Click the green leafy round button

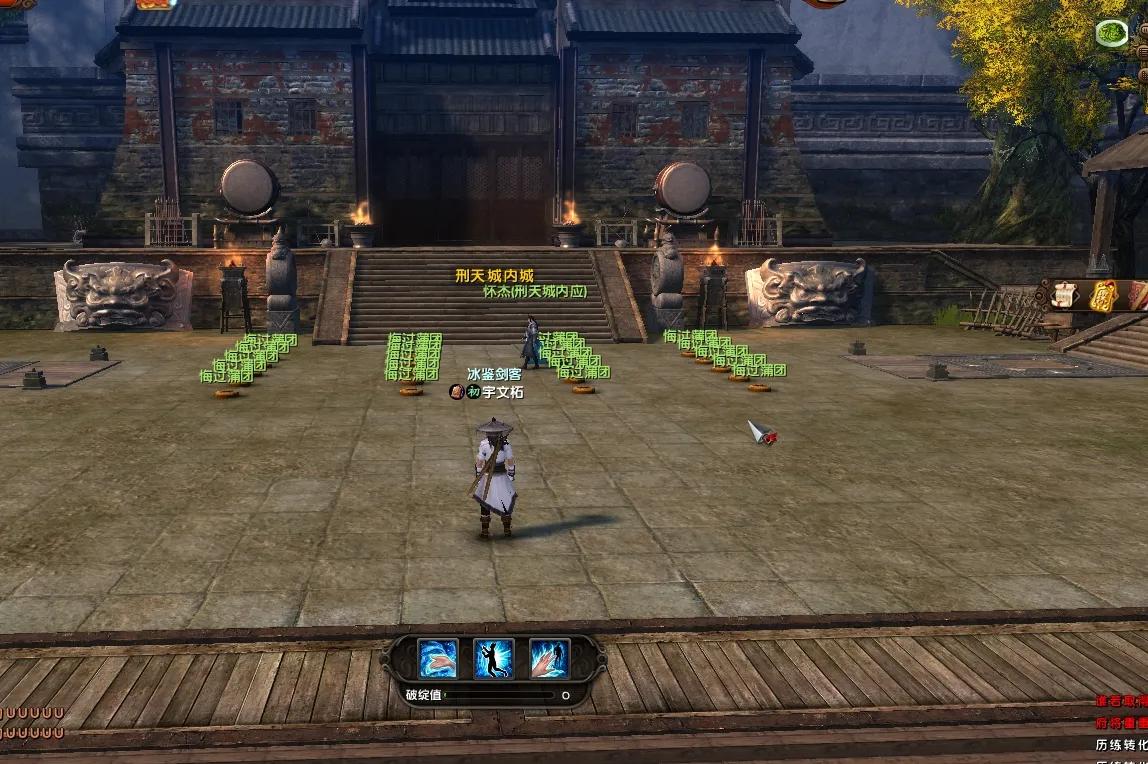pyautogui.click(x=1112, y=34)
